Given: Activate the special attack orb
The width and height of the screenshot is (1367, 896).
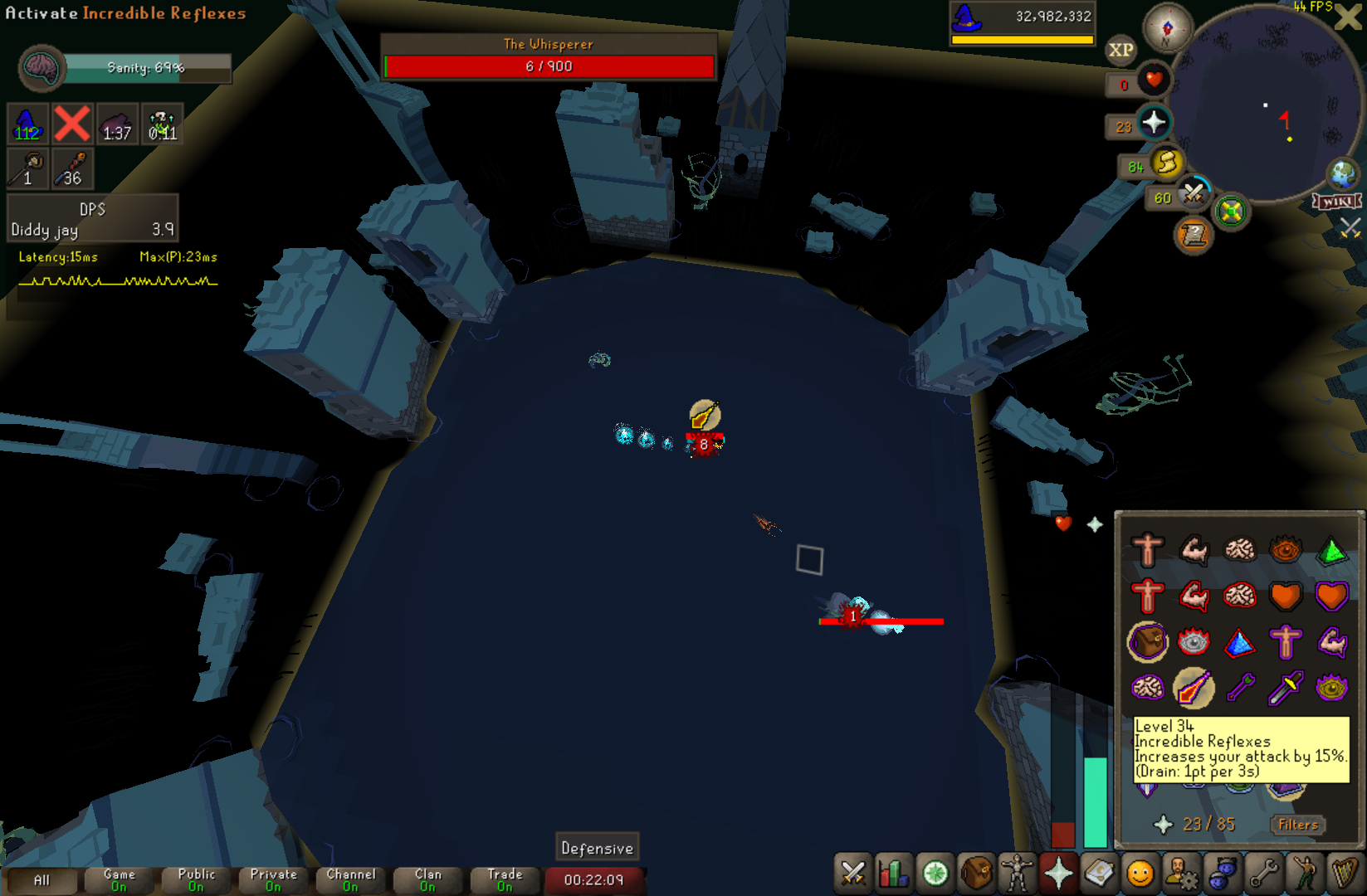Looking at the screenshot, I should [1194, 194].
